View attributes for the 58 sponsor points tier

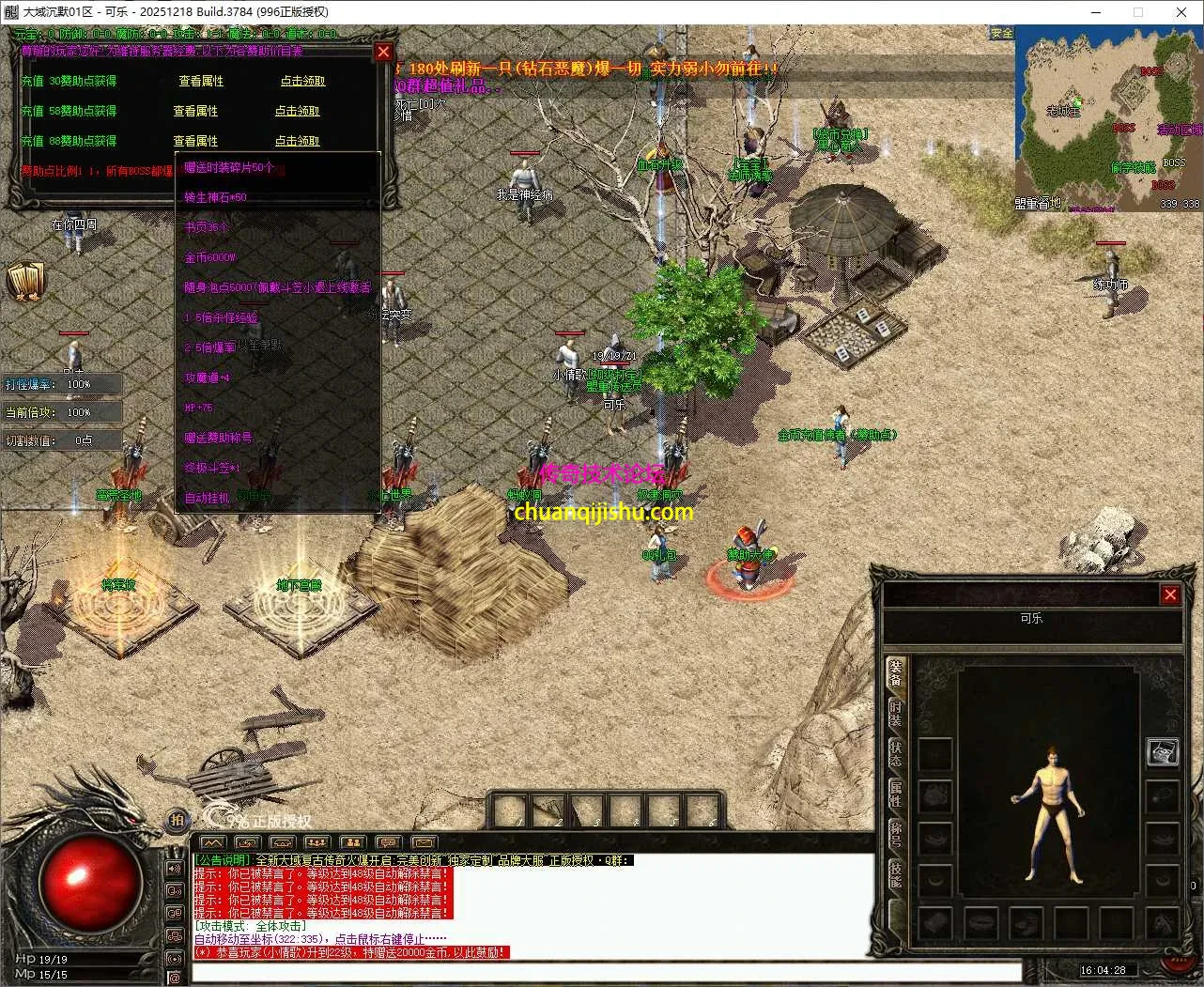pos(195,111)
